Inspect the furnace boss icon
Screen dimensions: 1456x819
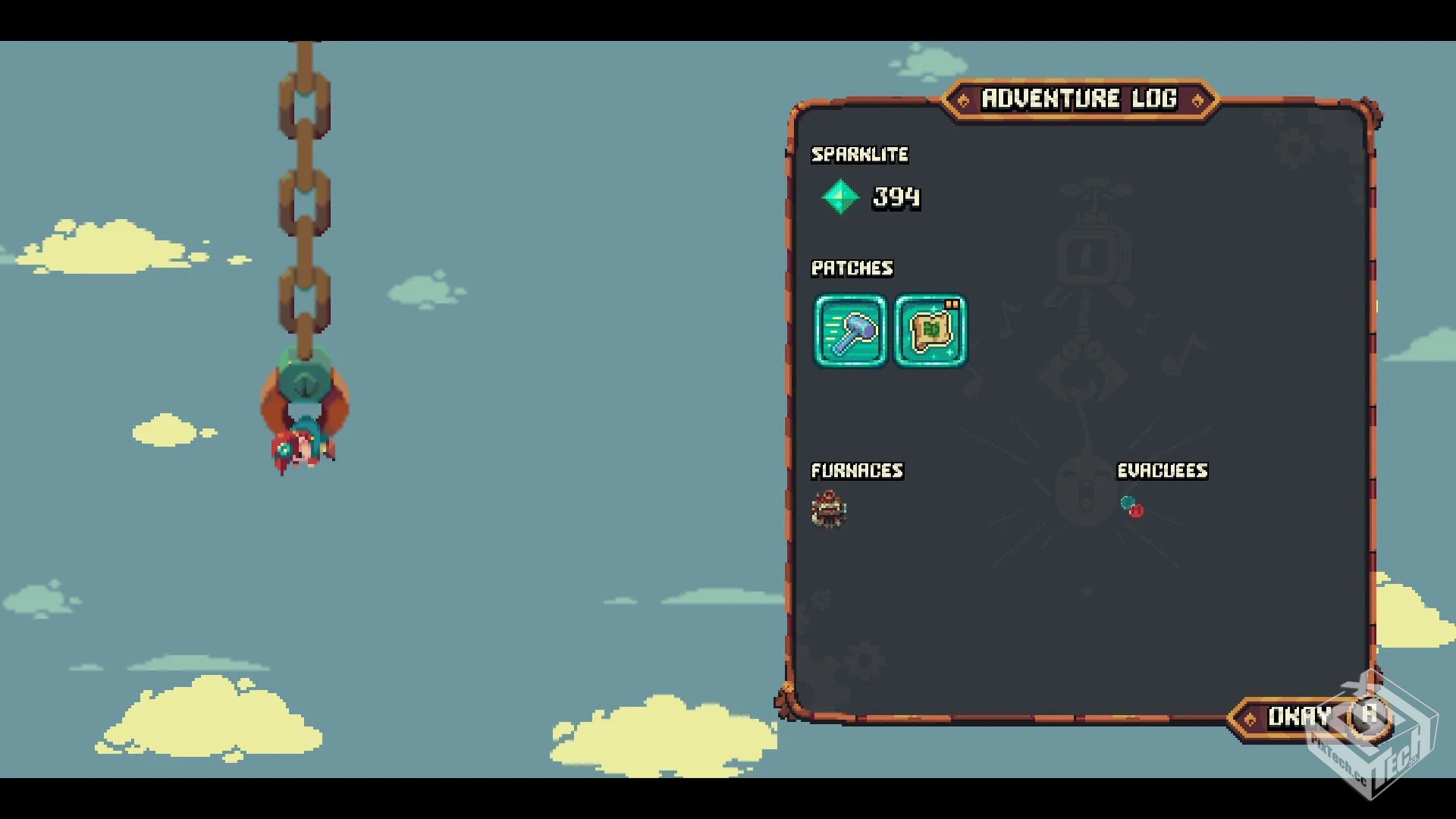(x=829, y=509)
